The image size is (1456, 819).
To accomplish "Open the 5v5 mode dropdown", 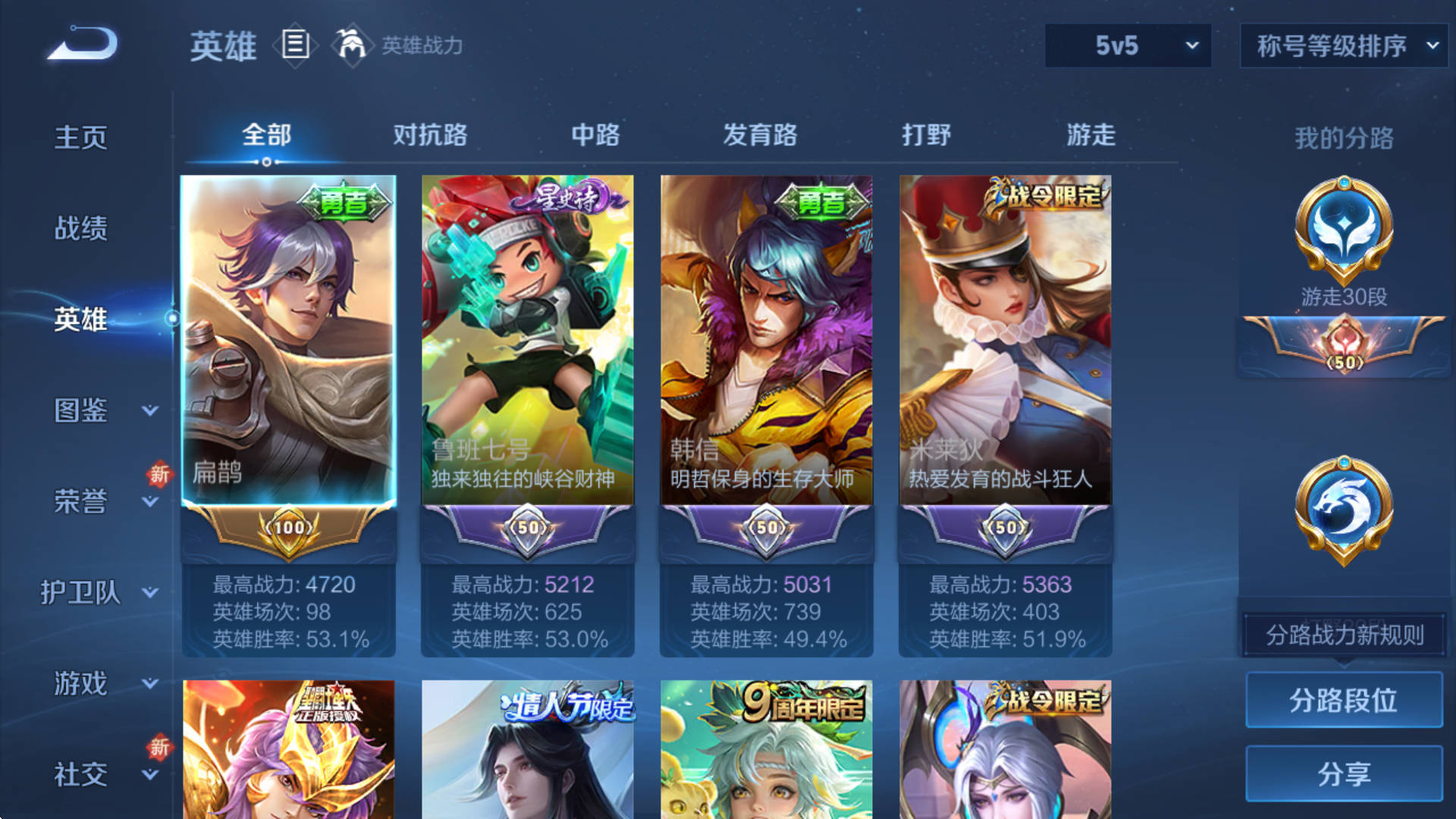I will click(x=1128, y=45).
